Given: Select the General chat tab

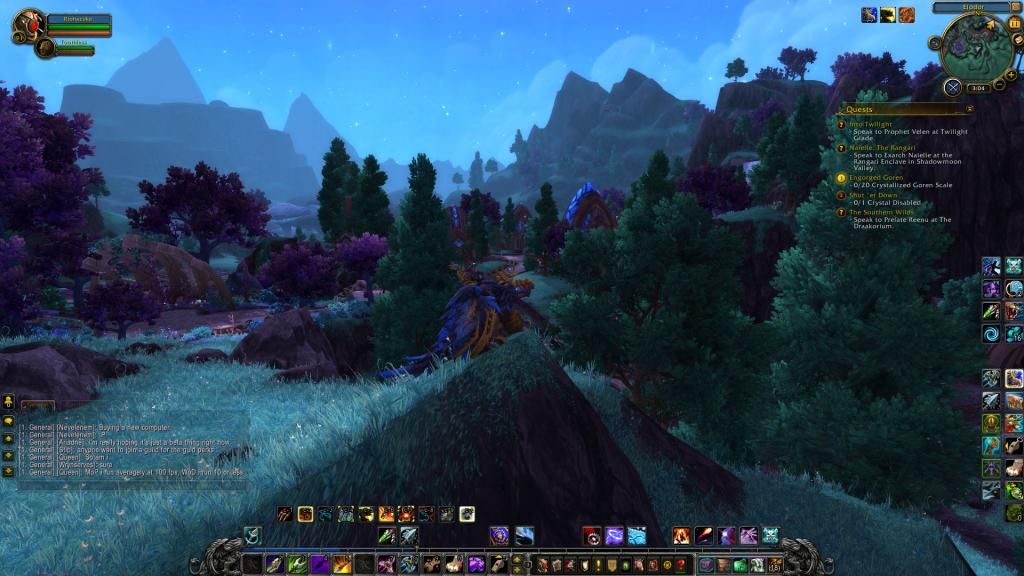Looking at the screenshot, I should pos(38,406).
